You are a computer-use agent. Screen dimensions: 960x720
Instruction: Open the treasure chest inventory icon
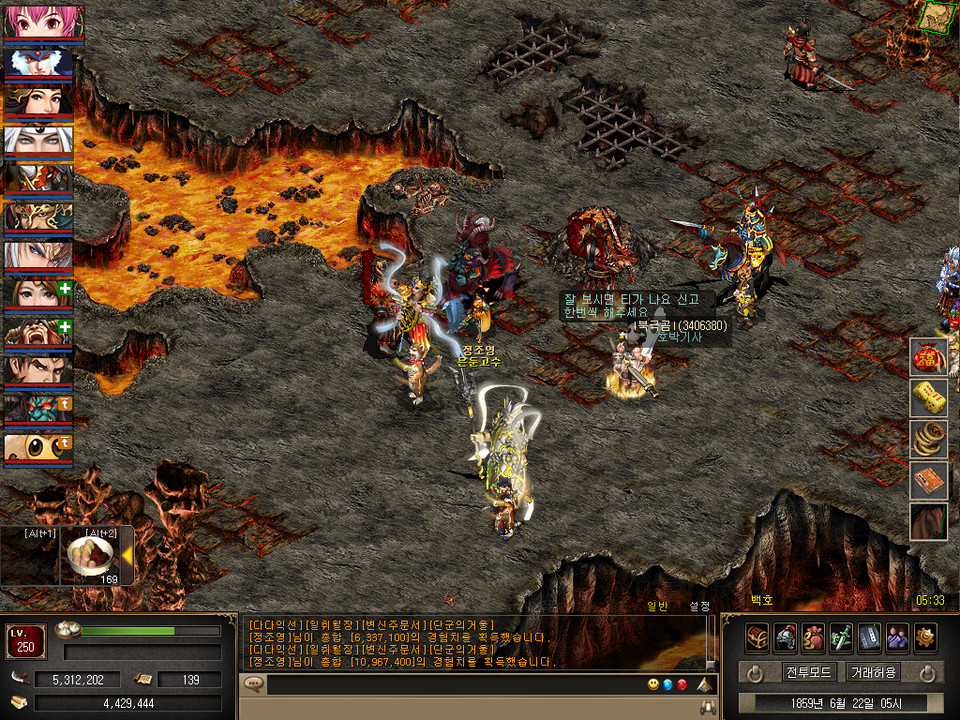tap(757, 637)
